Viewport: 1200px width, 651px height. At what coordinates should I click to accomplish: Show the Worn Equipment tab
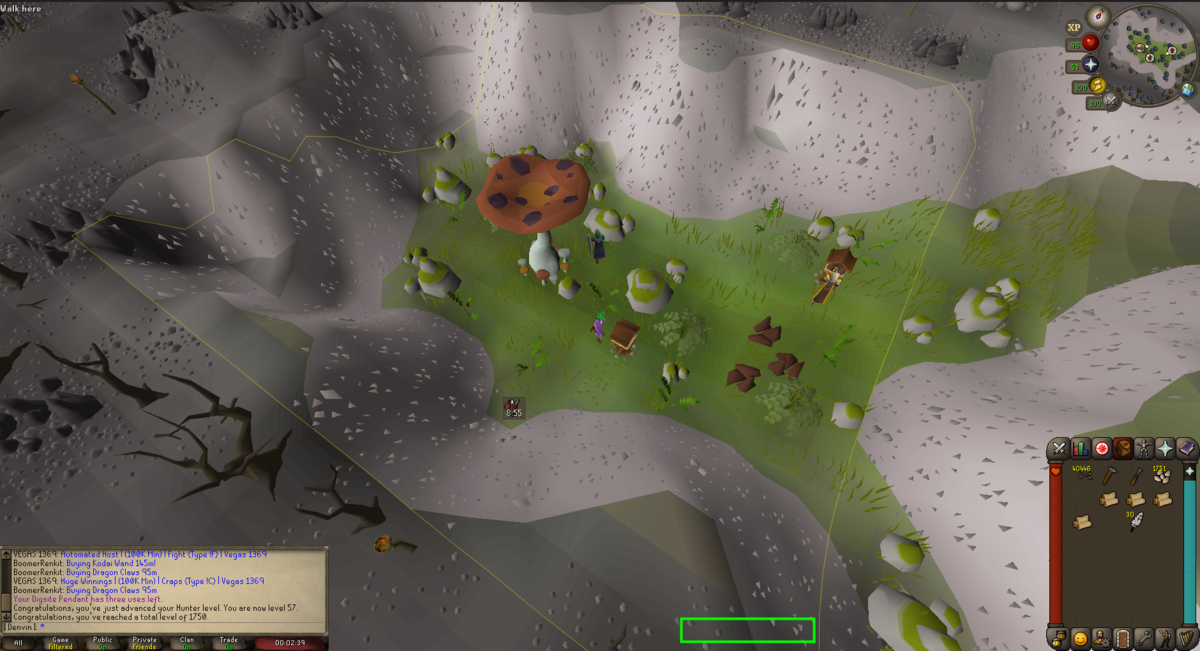tap(1145, 448)
